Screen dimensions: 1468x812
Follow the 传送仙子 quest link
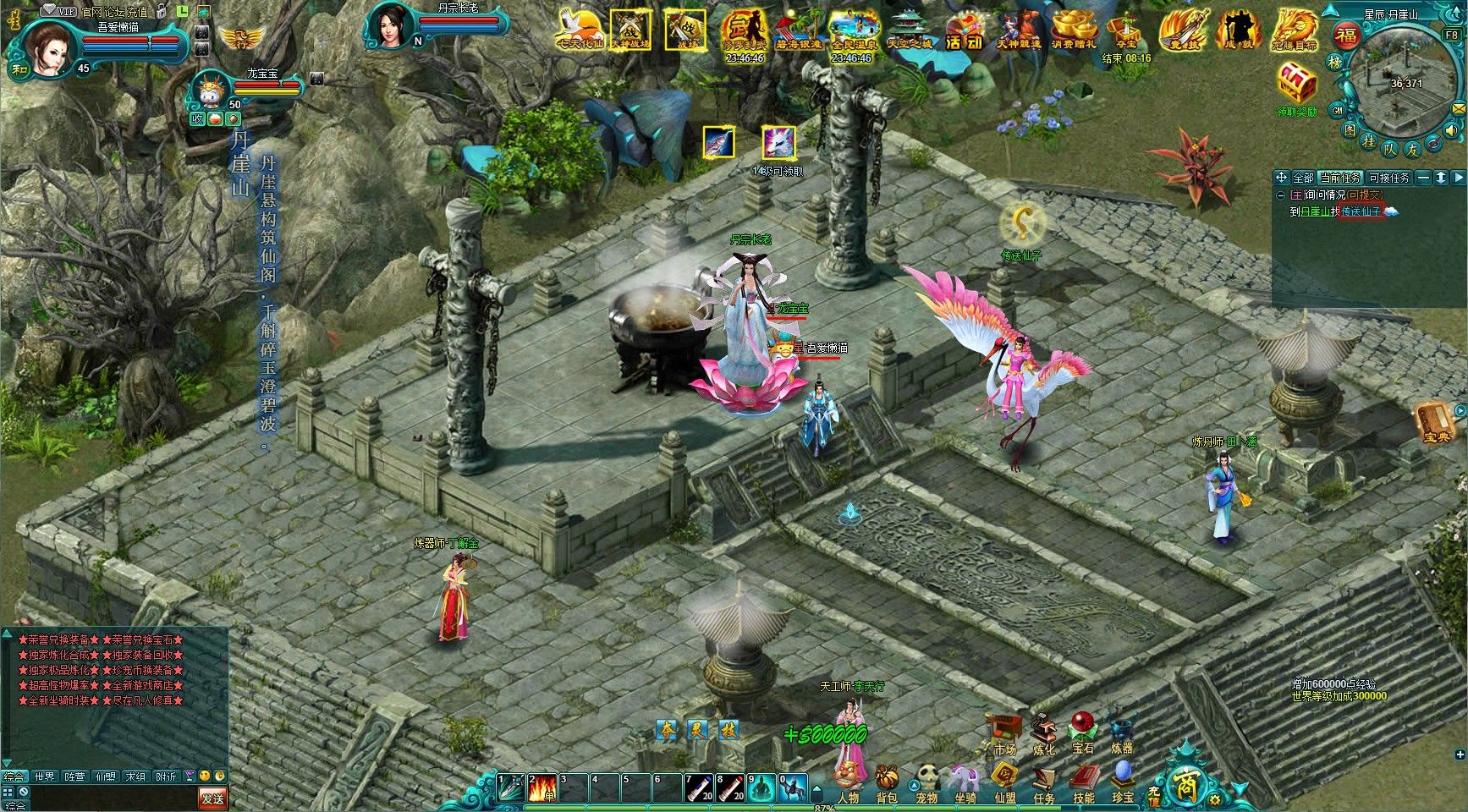click(x=1361, y=211)
